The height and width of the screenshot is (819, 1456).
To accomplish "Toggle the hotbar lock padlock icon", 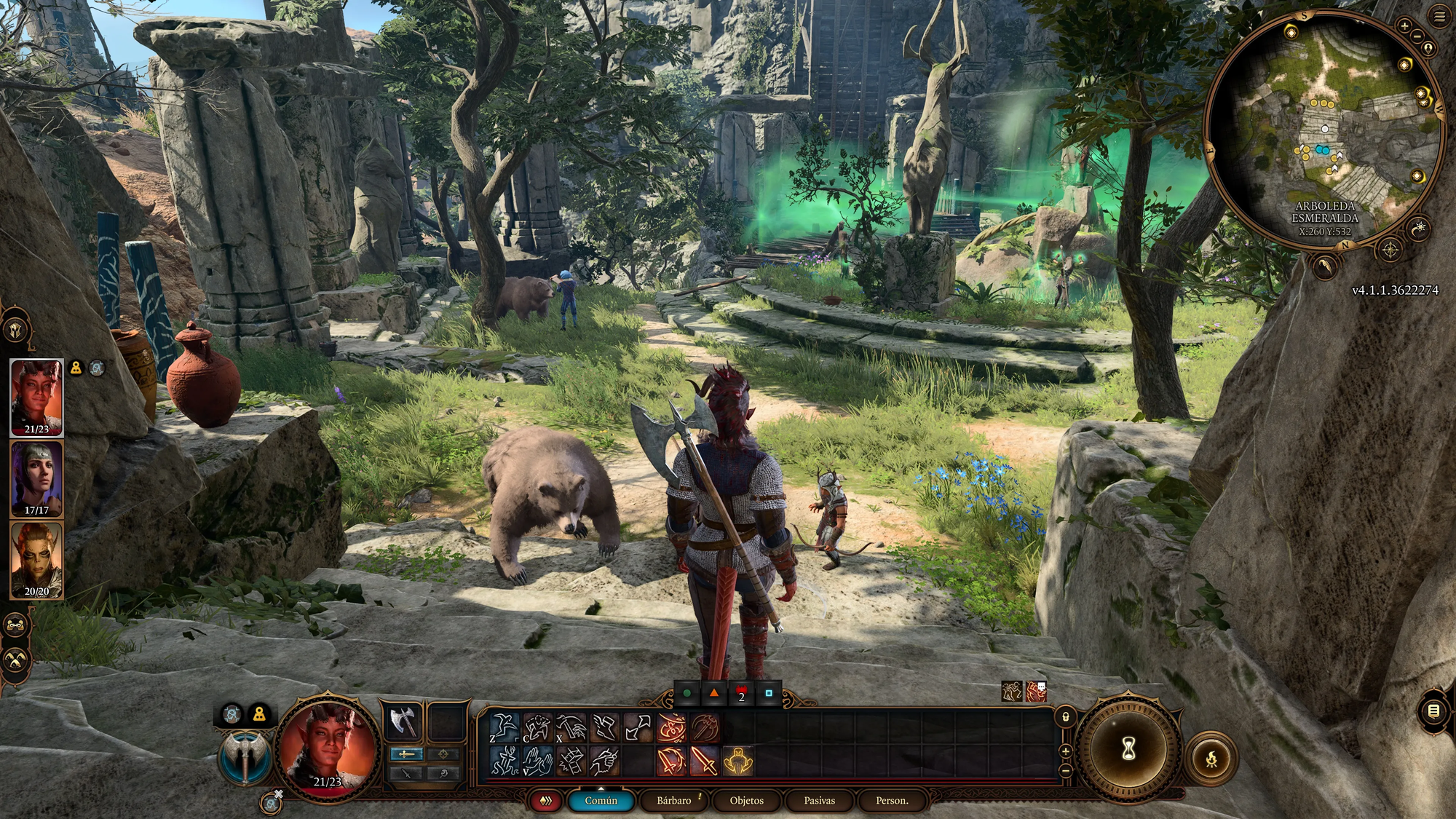I will click(1066, 716).
